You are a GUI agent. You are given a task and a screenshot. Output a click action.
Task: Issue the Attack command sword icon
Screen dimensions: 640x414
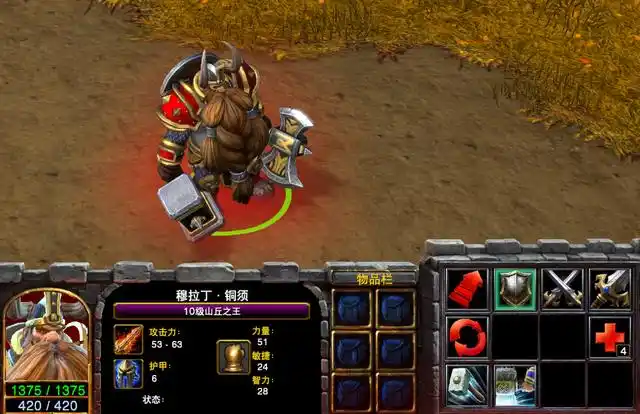click(x=610, y=289)
